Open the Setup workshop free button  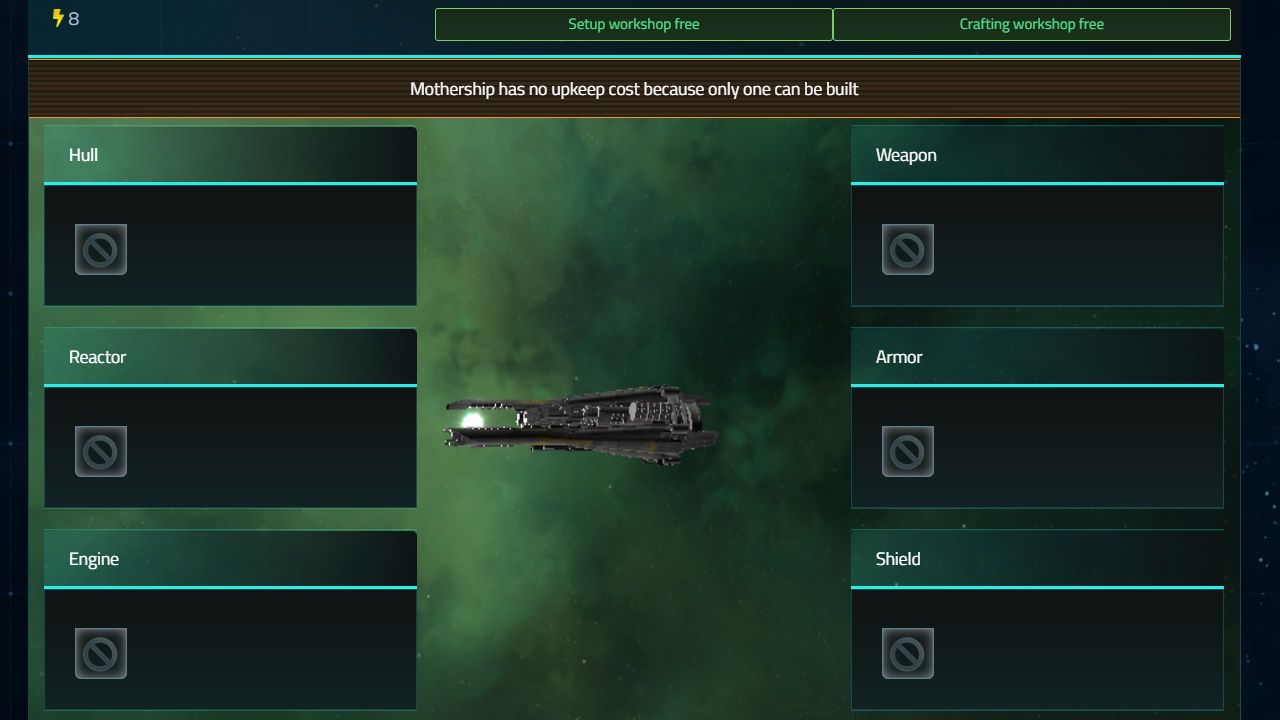pyautogui.click(x=633, y=24)
